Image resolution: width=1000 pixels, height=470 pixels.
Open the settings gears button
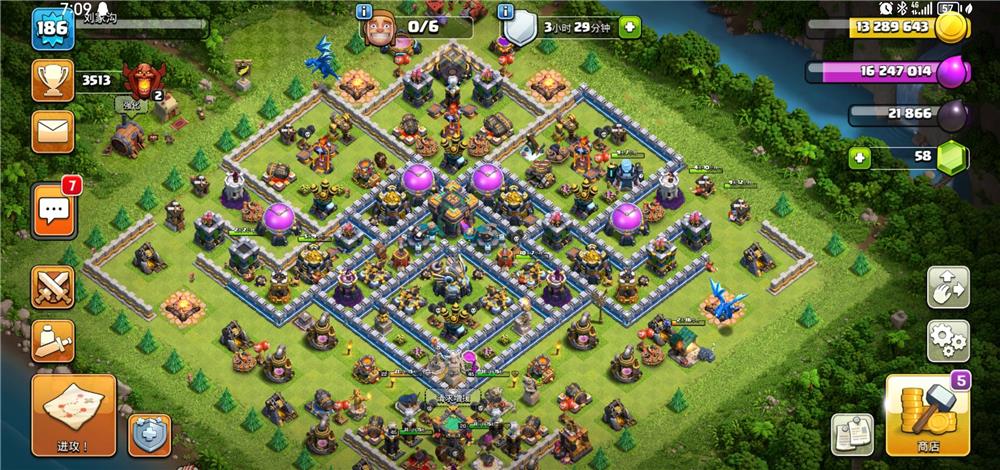(947, 341)
